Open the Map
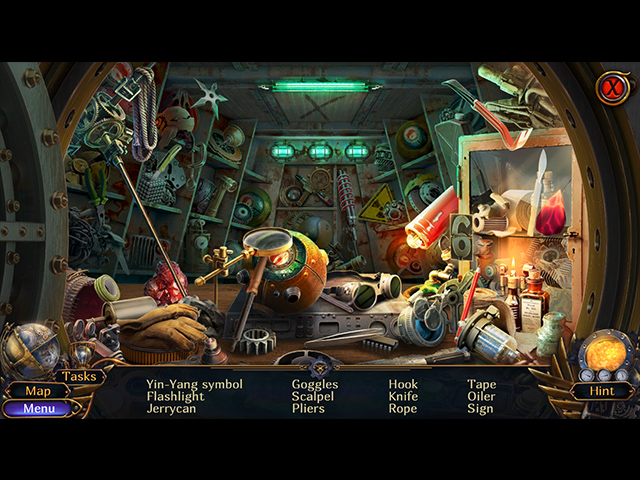Viewport: 640px width, 480px height. (x=38, y=391)
